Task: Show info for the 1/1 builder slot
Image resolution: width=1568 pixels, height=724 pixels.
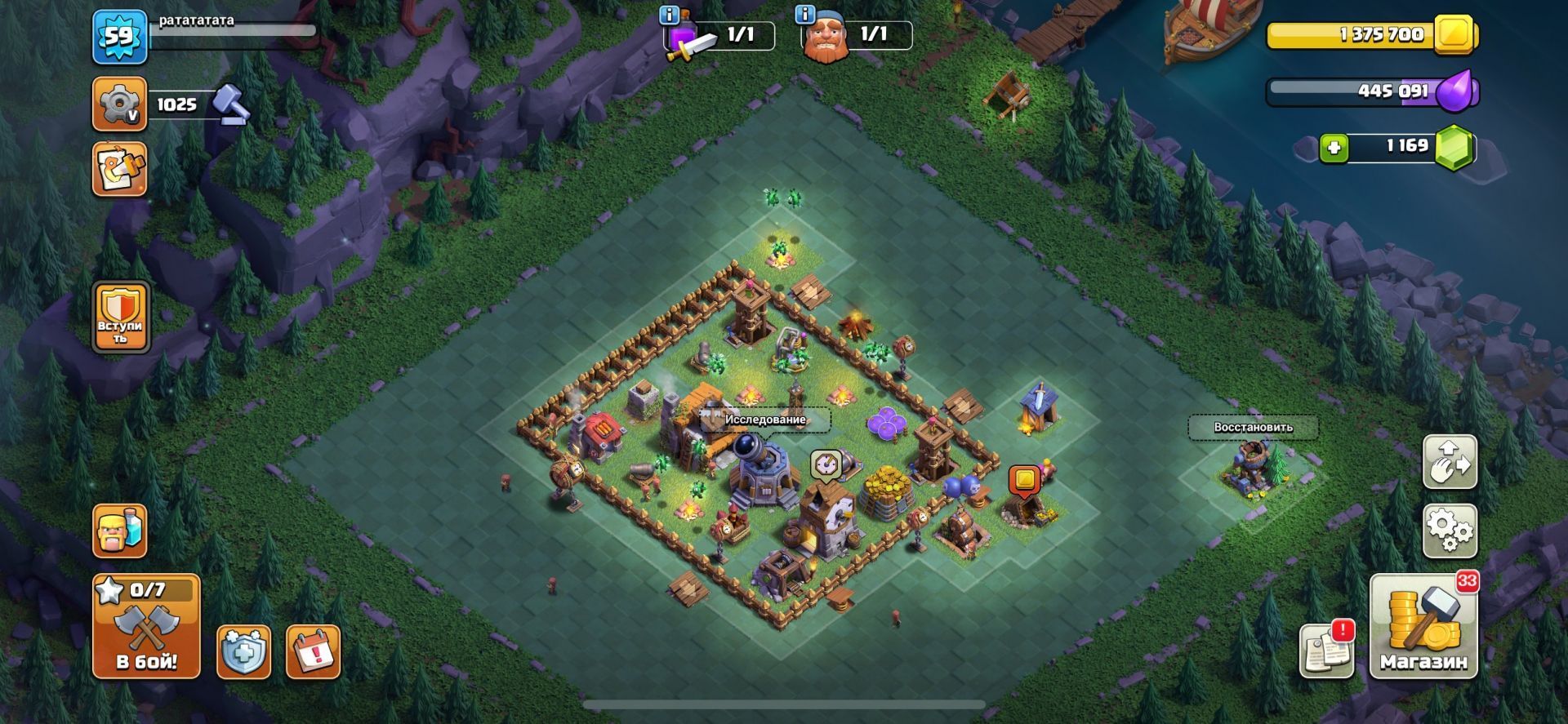Action: pyautogui.click(x=805, y=15)
